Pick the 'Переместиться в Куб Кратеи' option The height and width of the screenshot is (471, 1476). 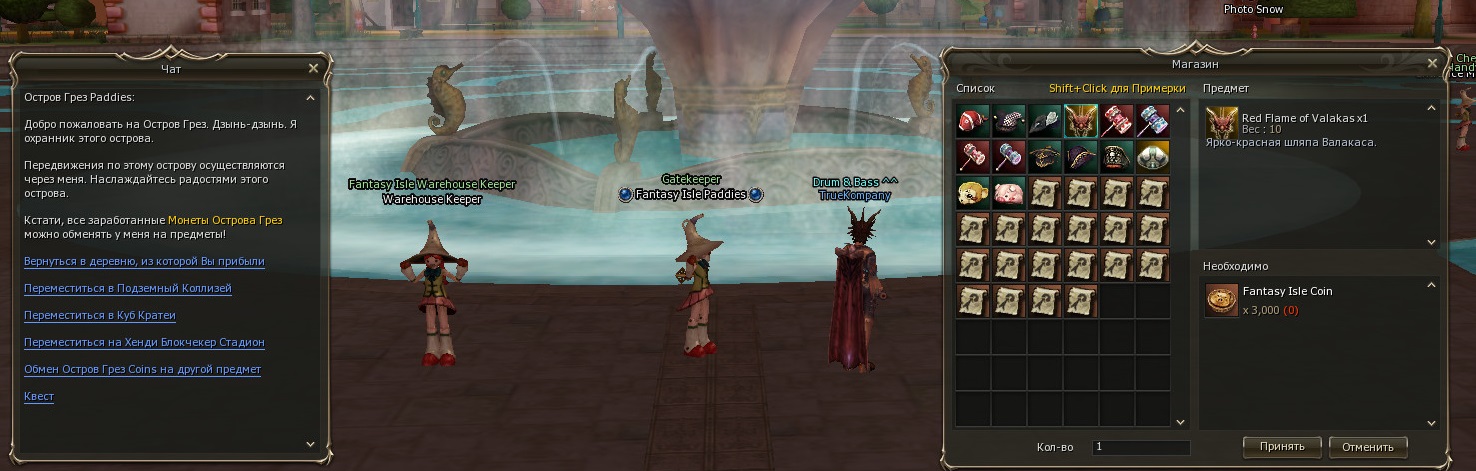99,315
